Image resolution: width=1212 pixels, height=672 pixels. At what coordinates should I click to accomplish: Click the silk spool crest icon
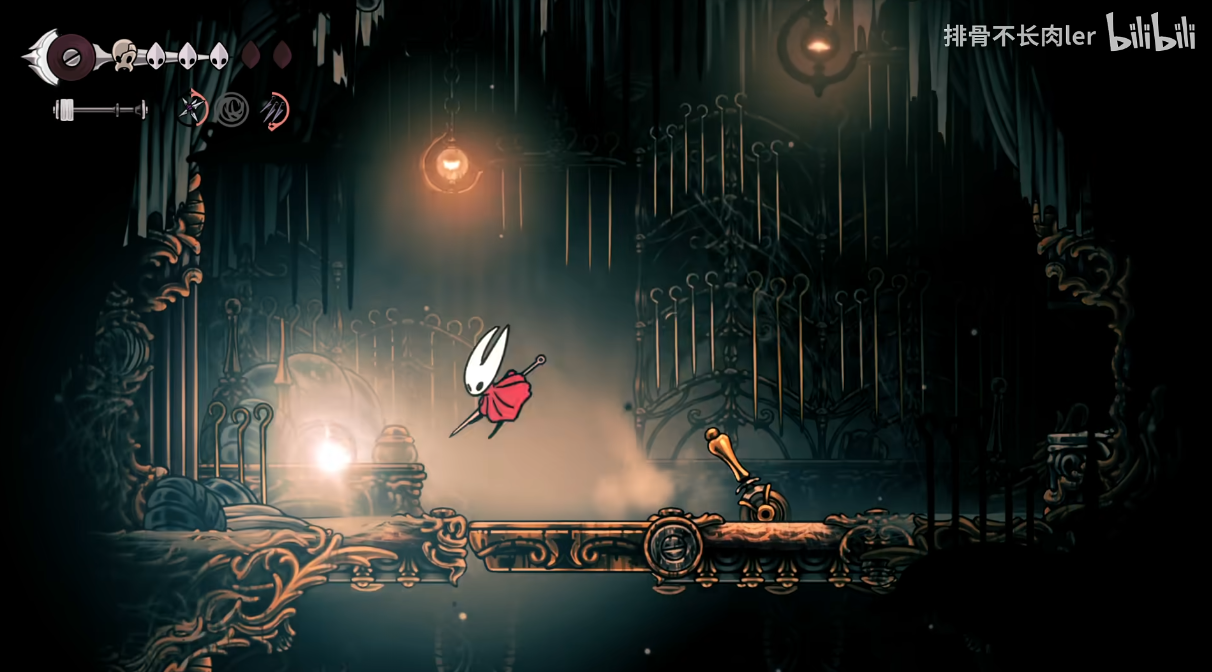coord(68,57)
